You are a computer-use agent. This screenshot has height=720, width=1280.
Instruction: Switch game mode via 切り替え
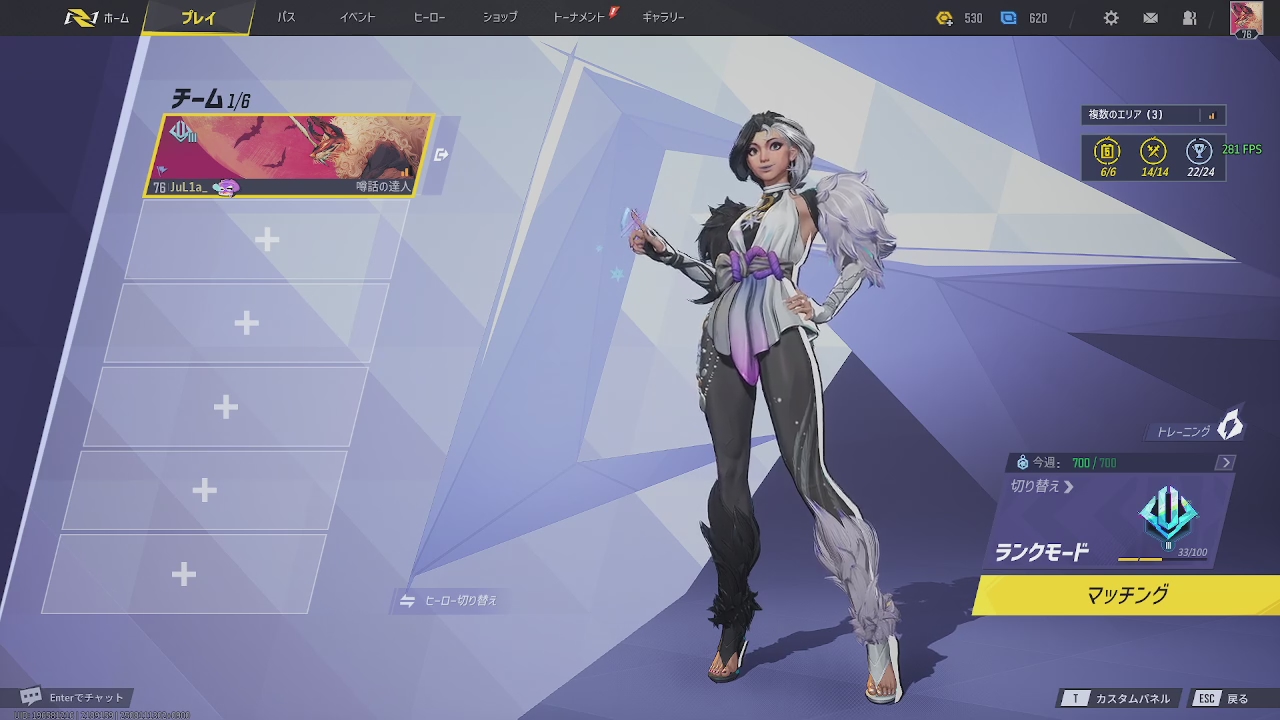pyautogui.click(x=1041, y=487)
